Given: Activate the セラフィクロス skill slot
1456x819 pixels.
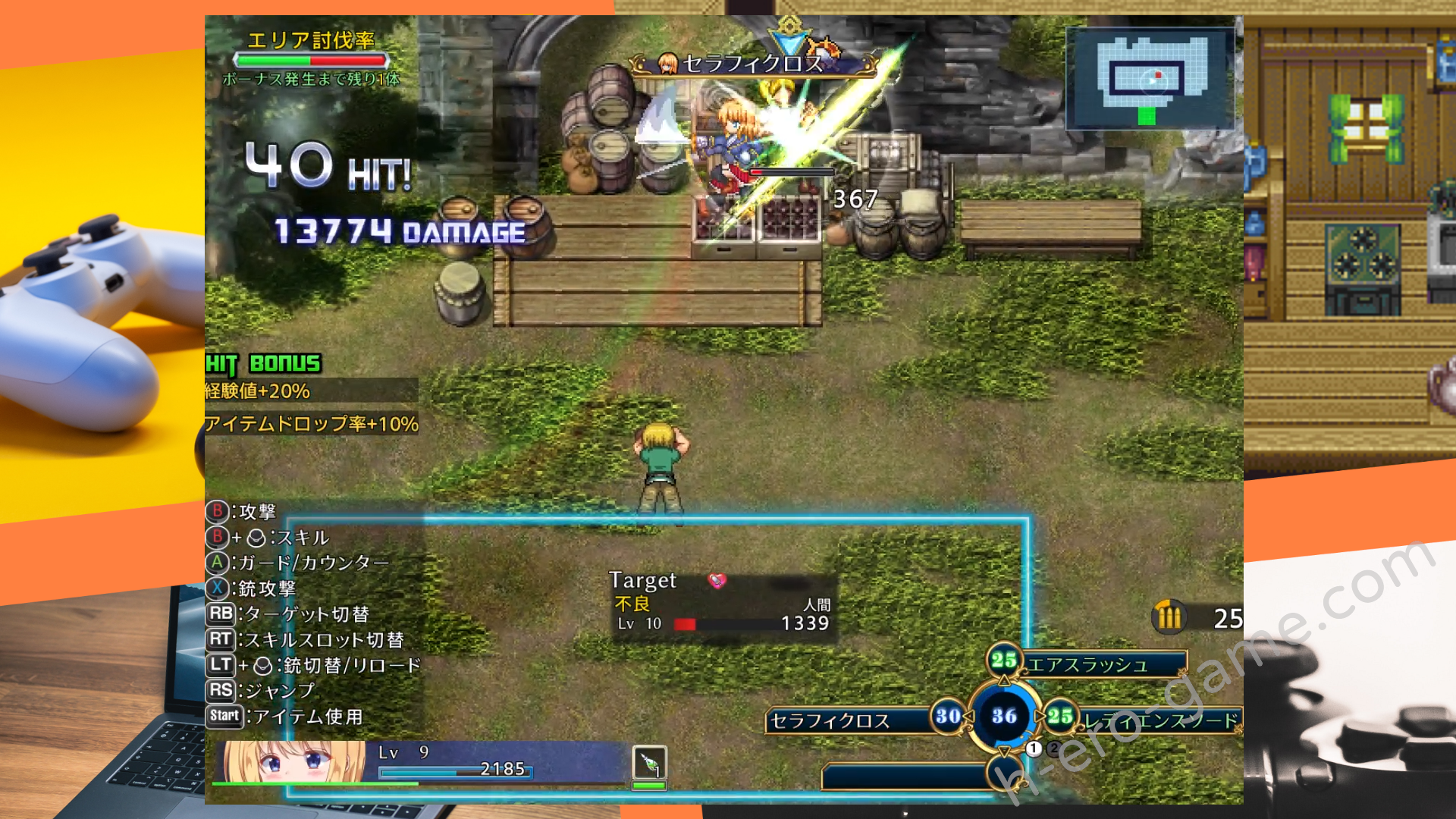Looking at the screenshot, I should (x=848, y=720).
